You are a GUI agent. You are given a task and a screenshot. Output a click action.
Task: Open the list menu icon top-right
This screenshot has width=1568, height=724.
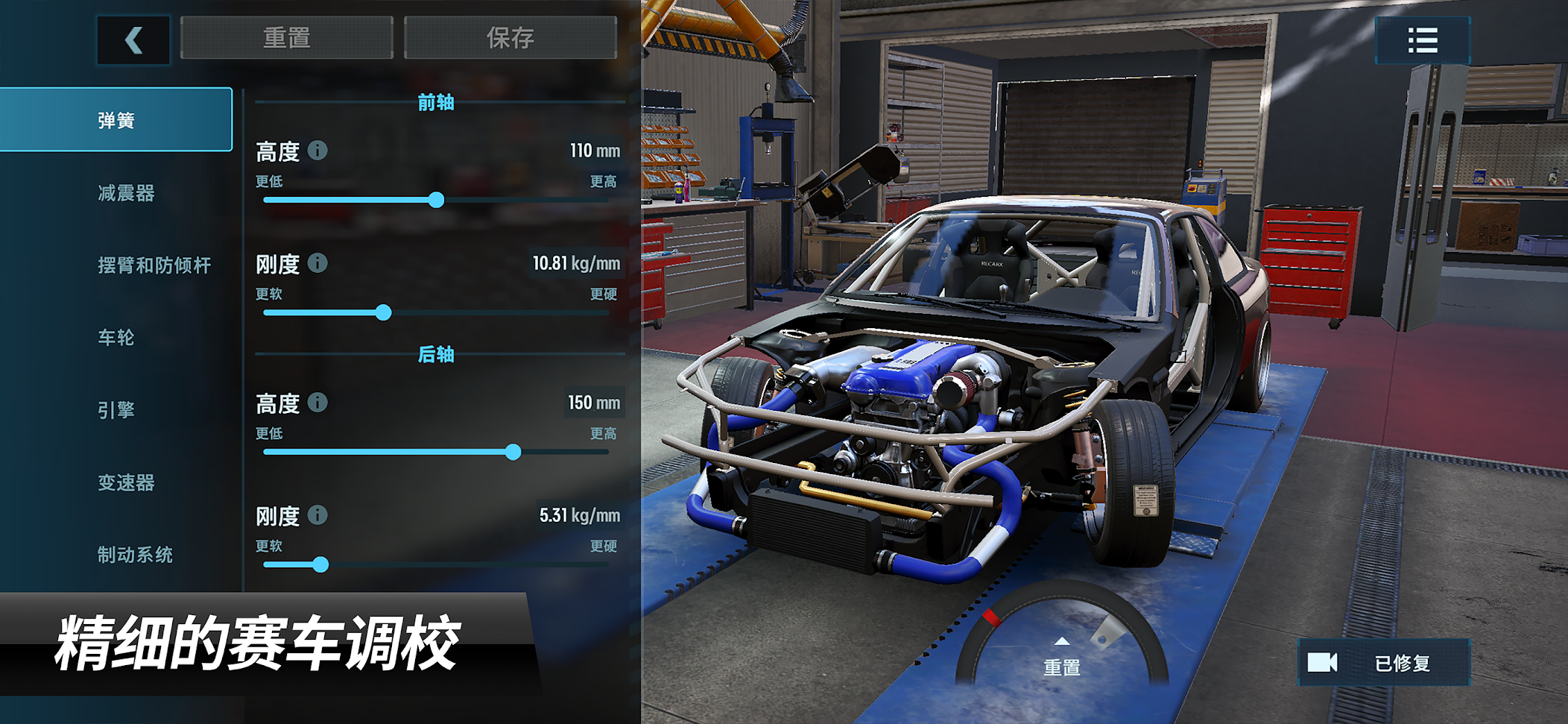tap(1422, 40)
